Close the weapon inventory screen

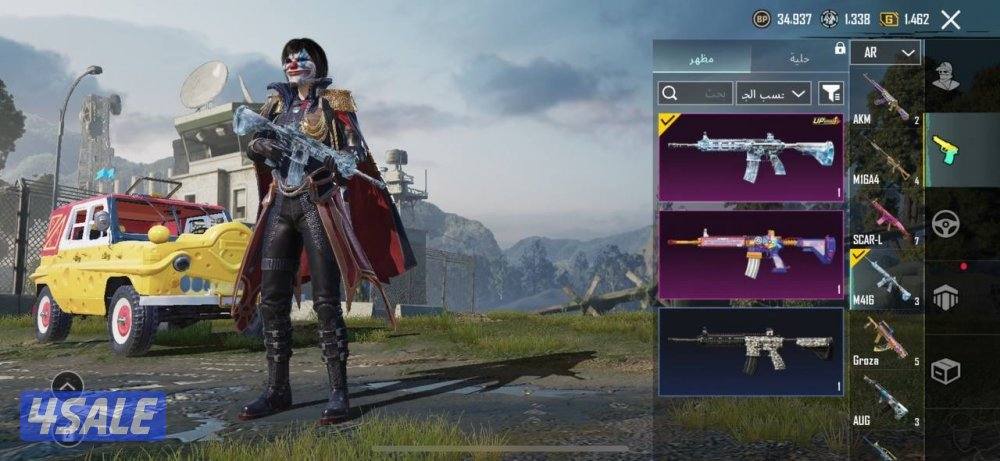pyautogui.click(x=951, y=19)
